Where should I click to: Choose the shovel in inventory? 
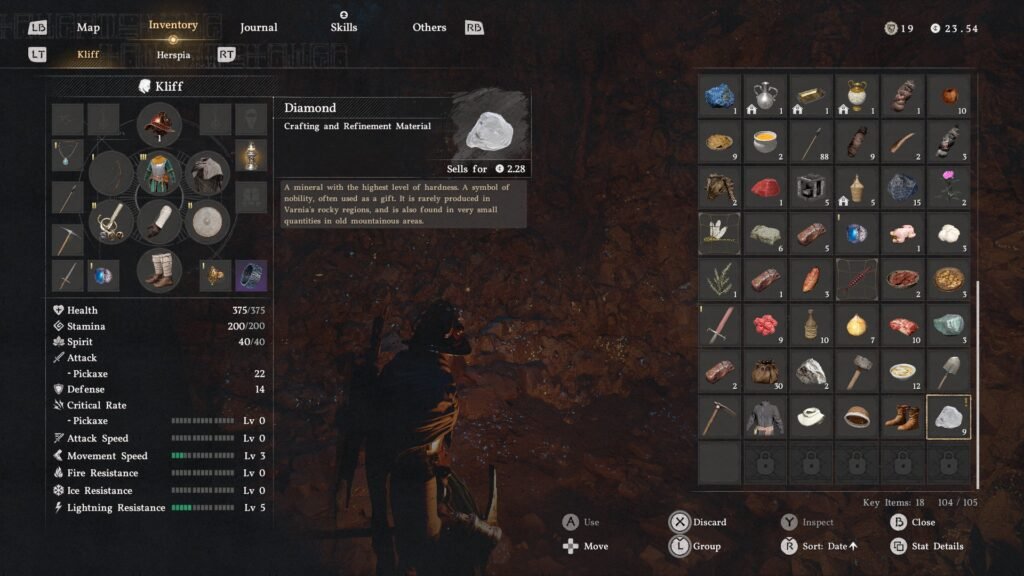click(x=948, y=371)
